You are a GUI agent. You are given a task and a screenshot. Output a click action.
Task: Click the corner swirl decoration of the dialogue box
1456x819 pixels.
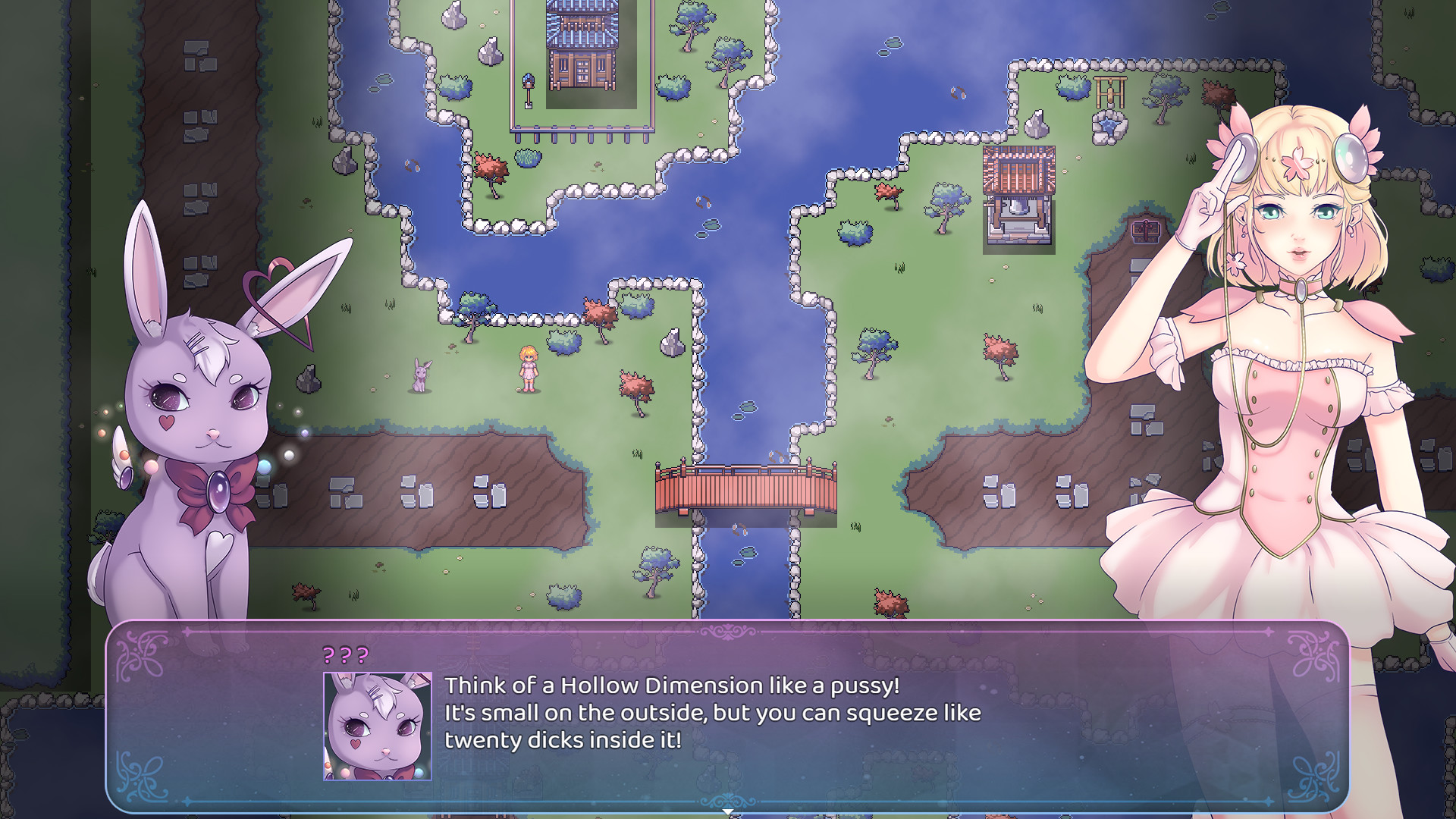click(x=140, y=657)
